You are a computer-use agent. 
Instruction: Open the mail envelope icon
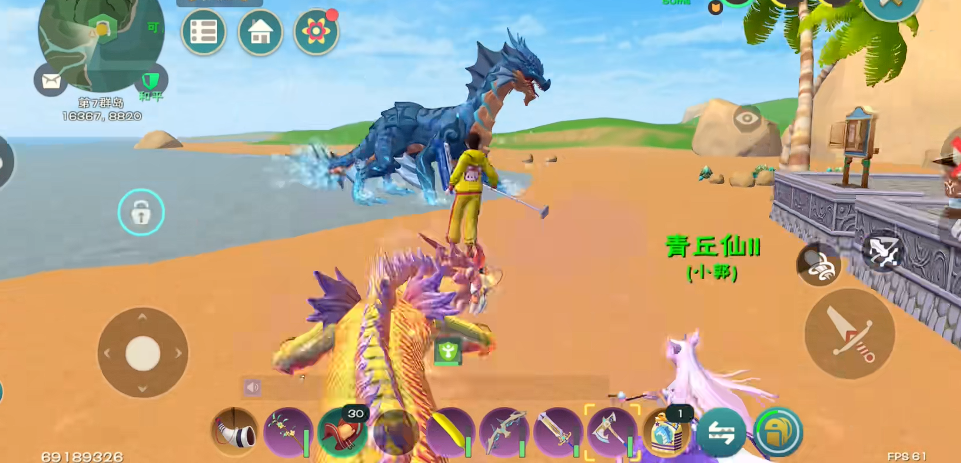51,79
